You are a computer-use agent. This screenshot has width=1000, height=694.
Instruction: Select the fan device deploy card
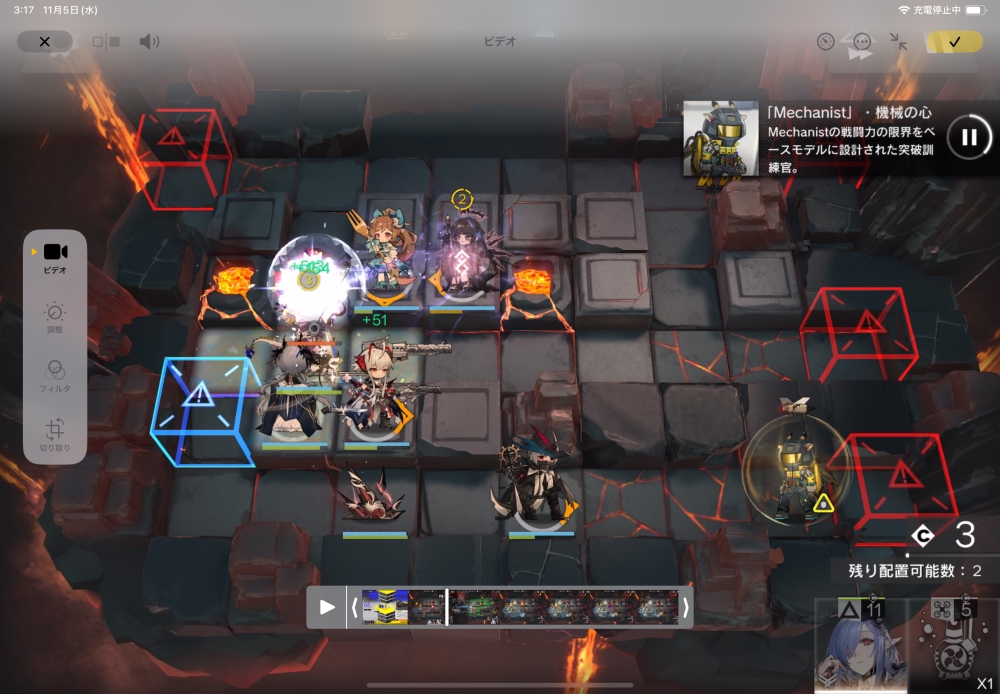(x=953, y=646)
